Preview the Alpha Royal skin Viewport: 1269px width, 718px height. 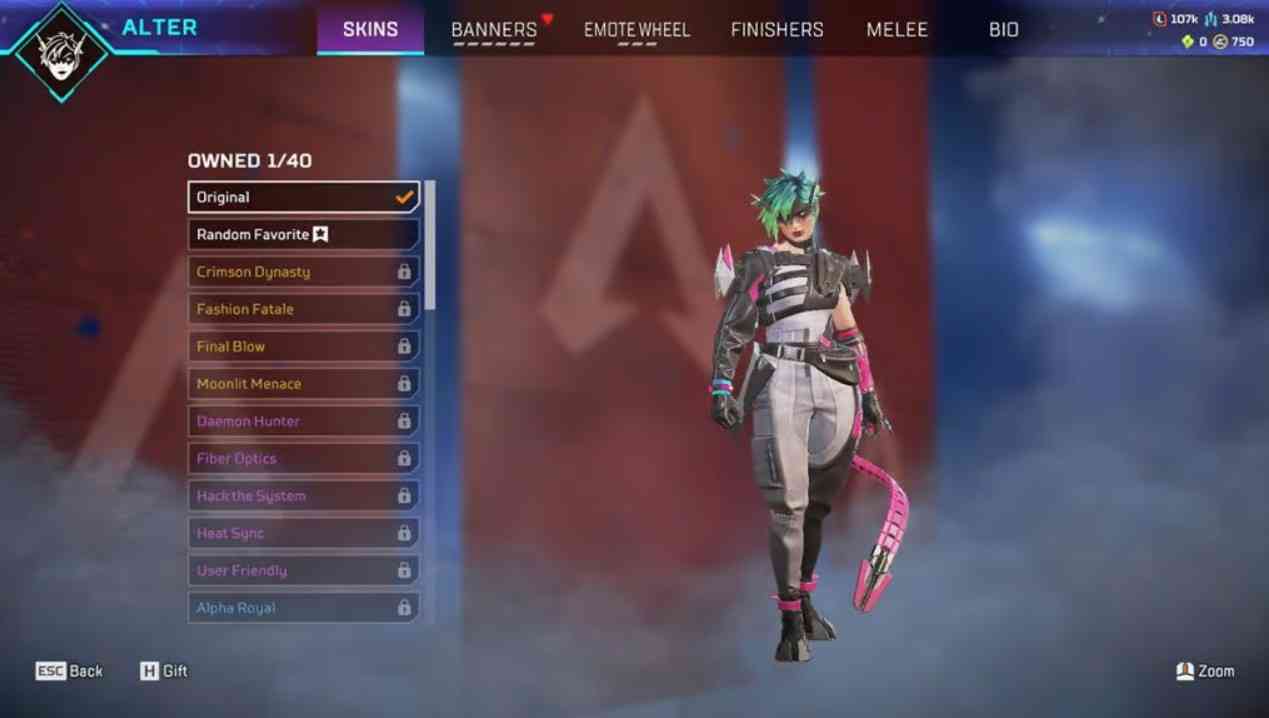(x=303, y=608)
